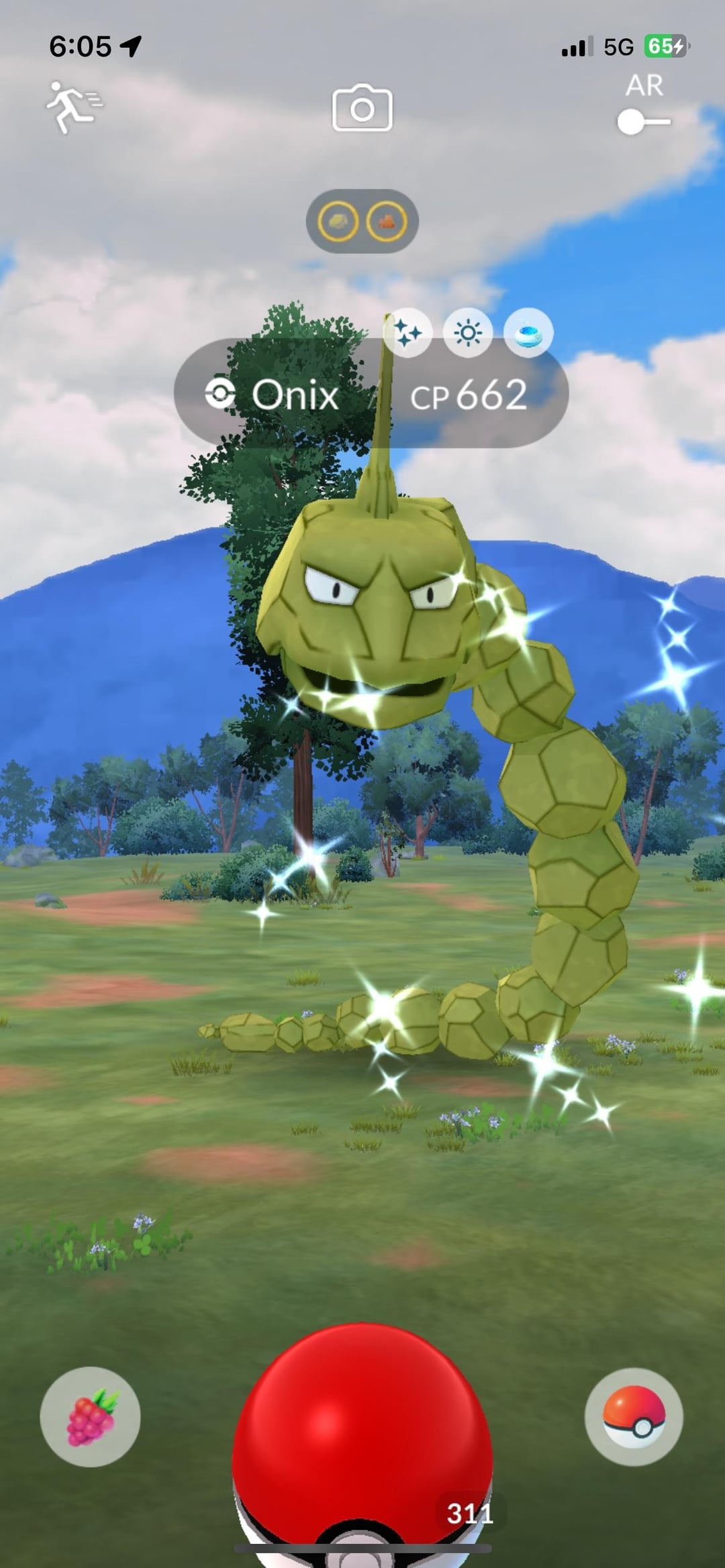Tap the rock type medal icon
Viewport: 725px width, 1568px height.
(x=338, y=221)
